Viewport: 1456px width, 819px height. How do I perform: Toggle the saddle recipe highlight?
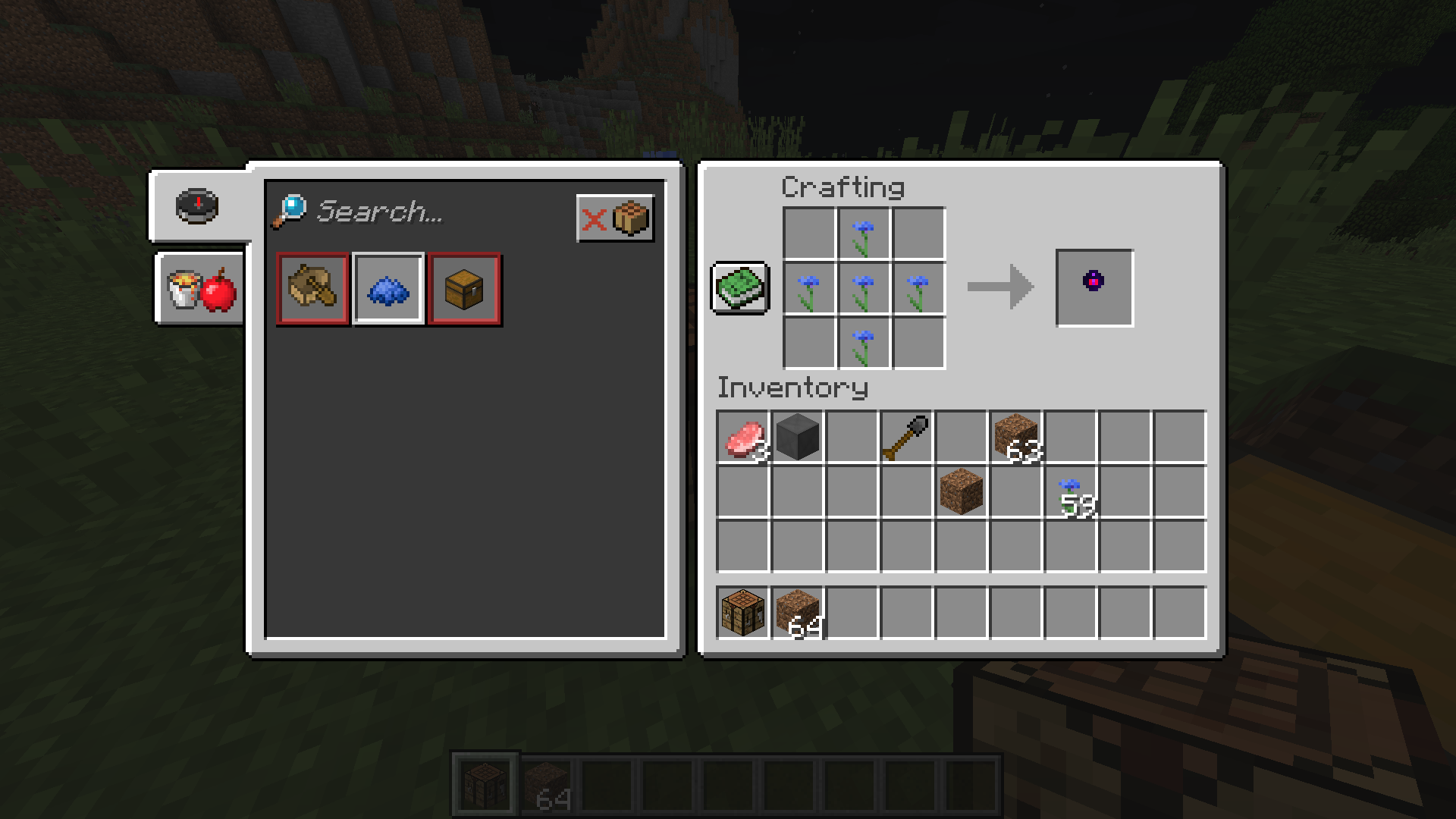click(x=313, y=290)
